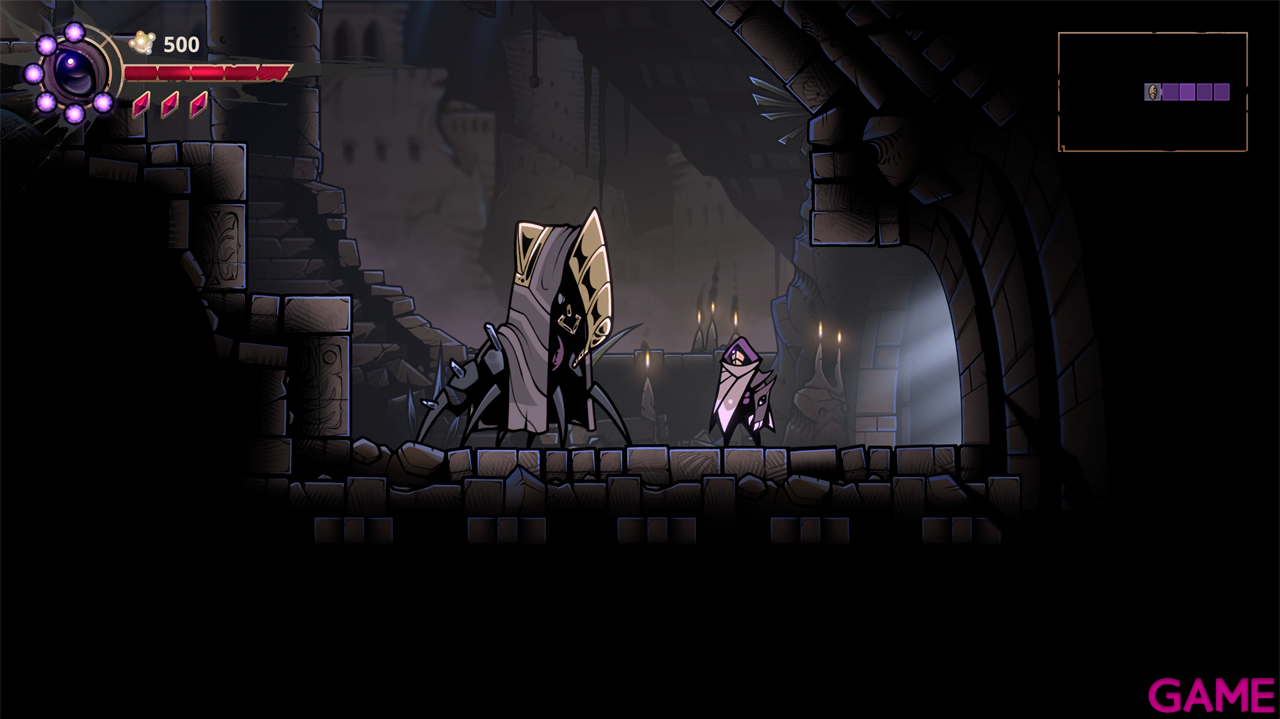Viewport: 1280px width, 719px height.
Task: Click the GAME store watermark logo
Action: [1211, 695]
